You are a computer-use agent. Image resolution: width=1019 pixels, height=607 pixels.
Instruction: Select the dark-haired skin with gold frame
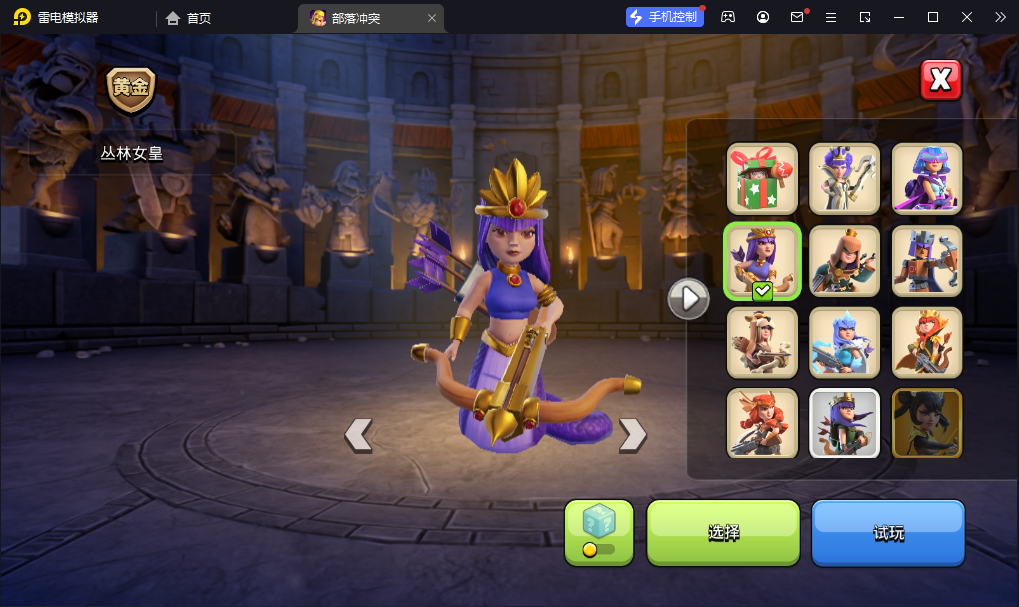(926, 424)
